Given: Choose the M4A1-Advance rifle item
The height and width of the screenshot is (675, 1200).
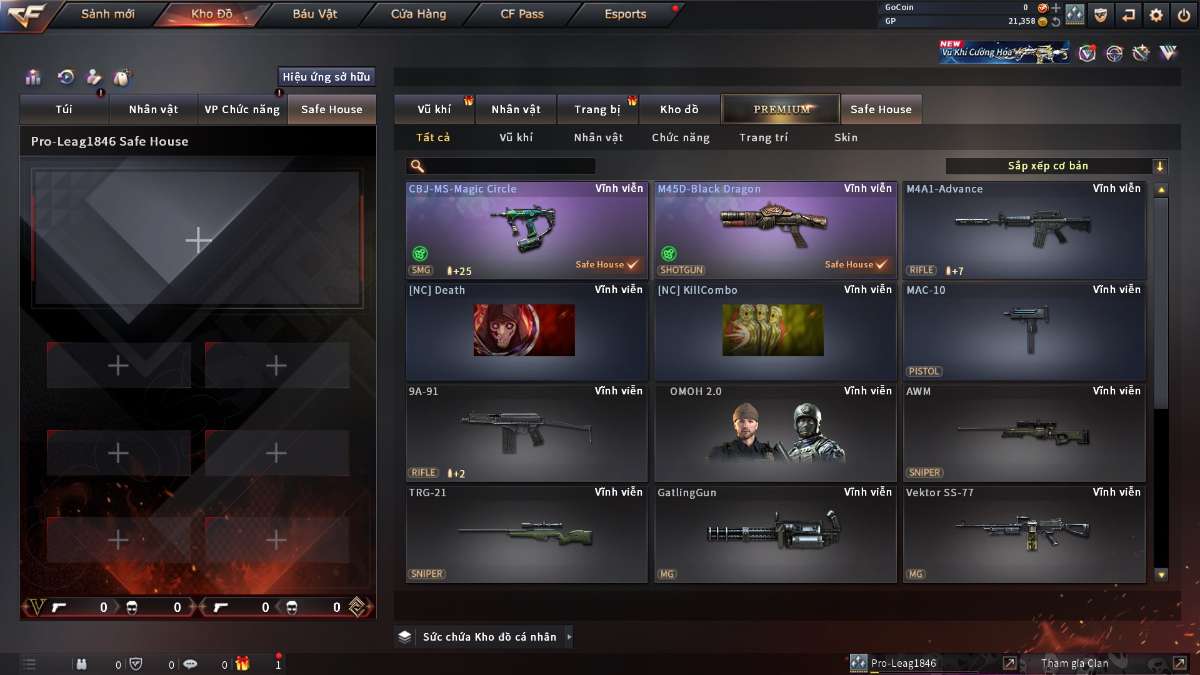Looking at the screenshot, I should pyautogui.click(x=1024, y=230).
